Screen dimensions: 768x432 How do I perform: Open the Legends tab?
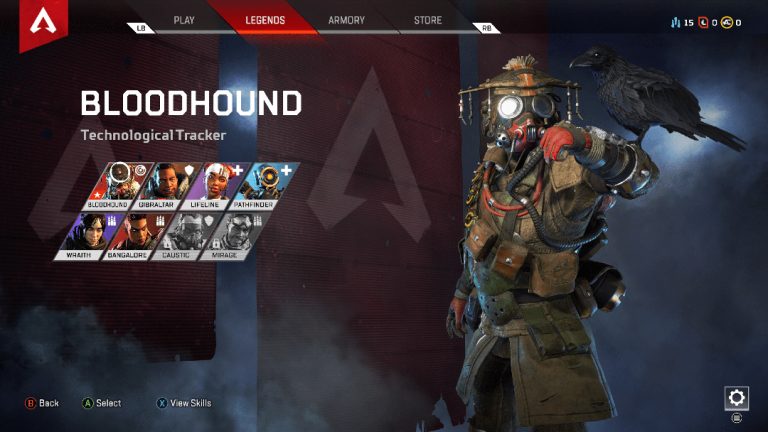265,20
